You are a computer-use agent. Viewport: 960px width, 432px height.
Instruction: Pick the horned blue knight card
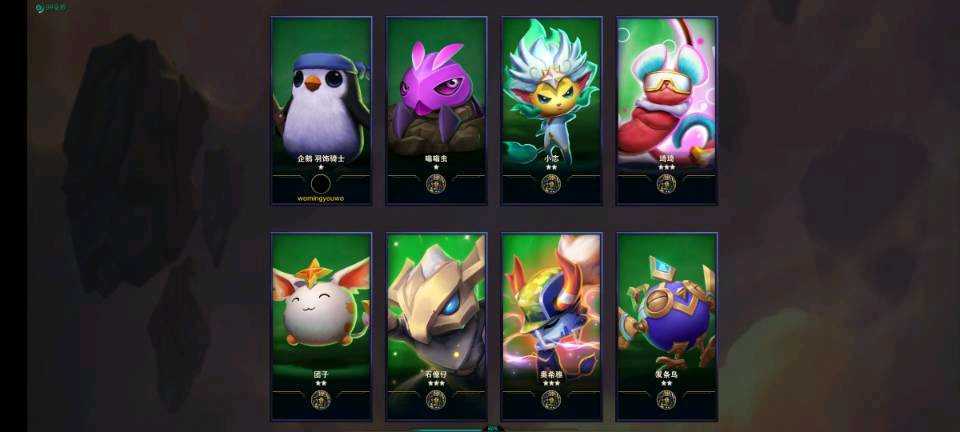pyautogui.click(x=551, y=324)
